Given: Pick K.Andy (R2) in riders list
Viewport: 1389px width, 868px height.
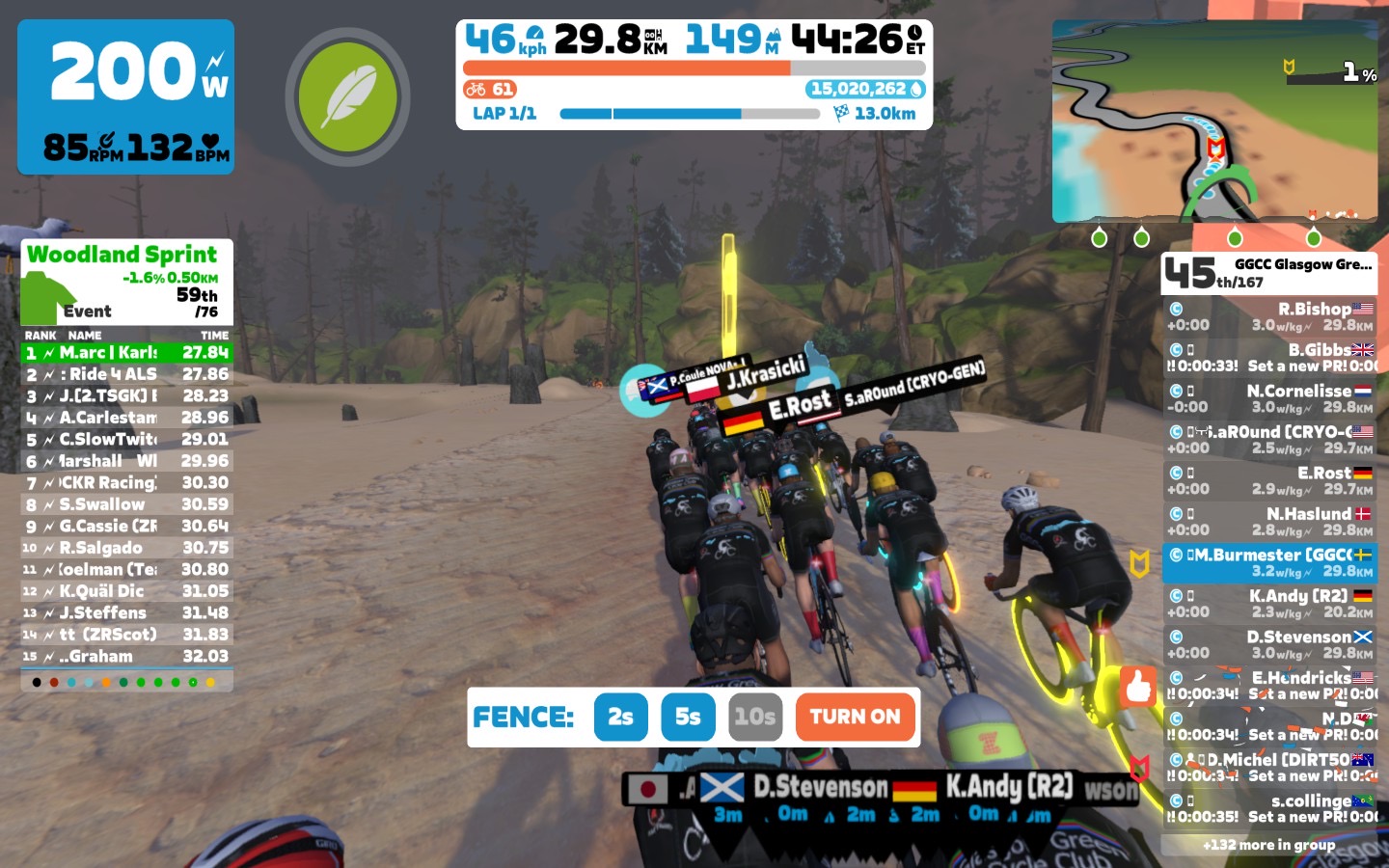Looking at the screenshot, I should (1269, 604).
